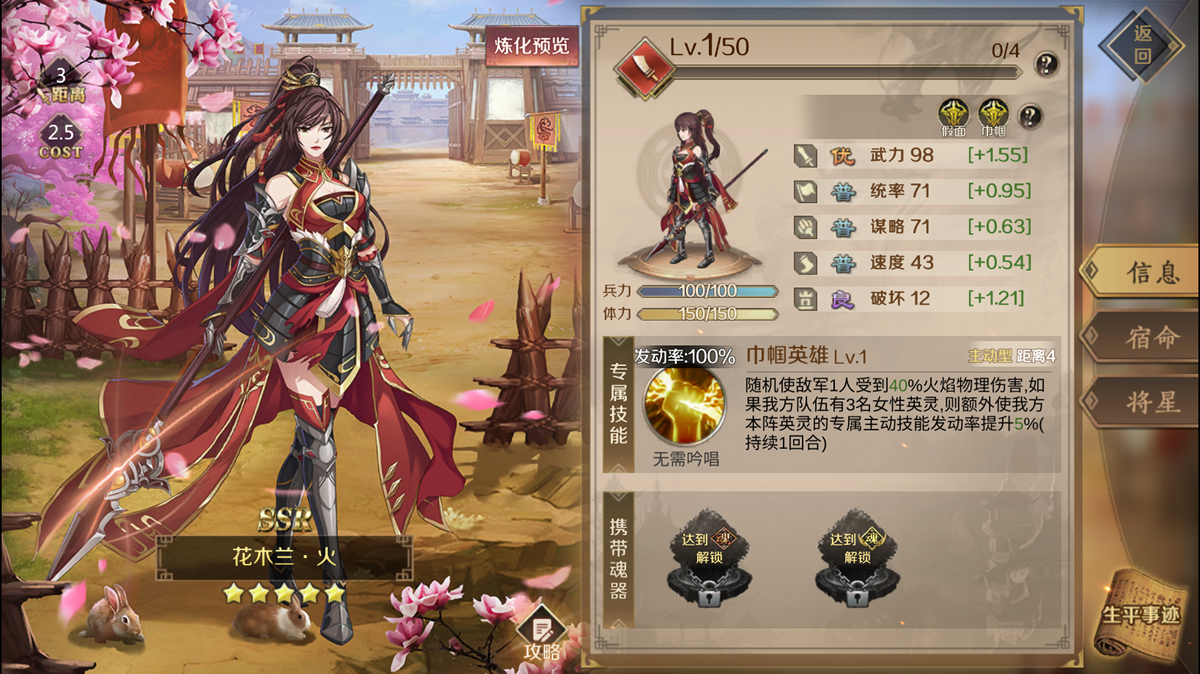Open the 炼化预览 refinement preview
The image size is (1200, 674).
(531, 46)
